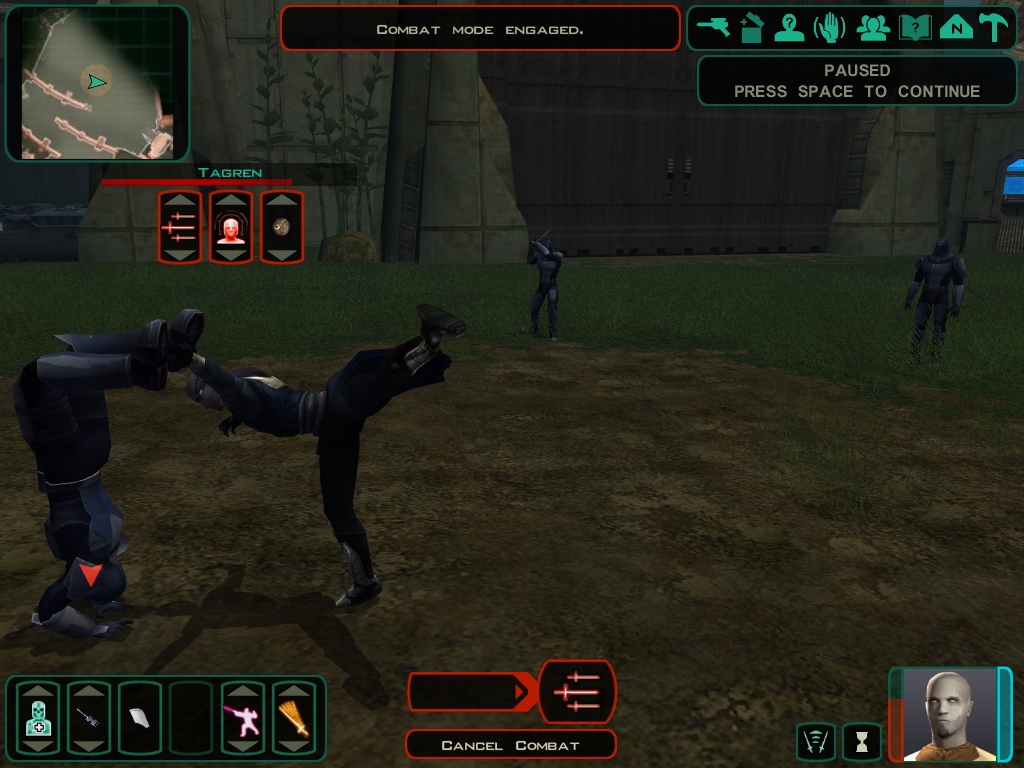Open the Inventory box icon
The height and width of the screenshot is (768, 1024).
[x=752, y=27]
